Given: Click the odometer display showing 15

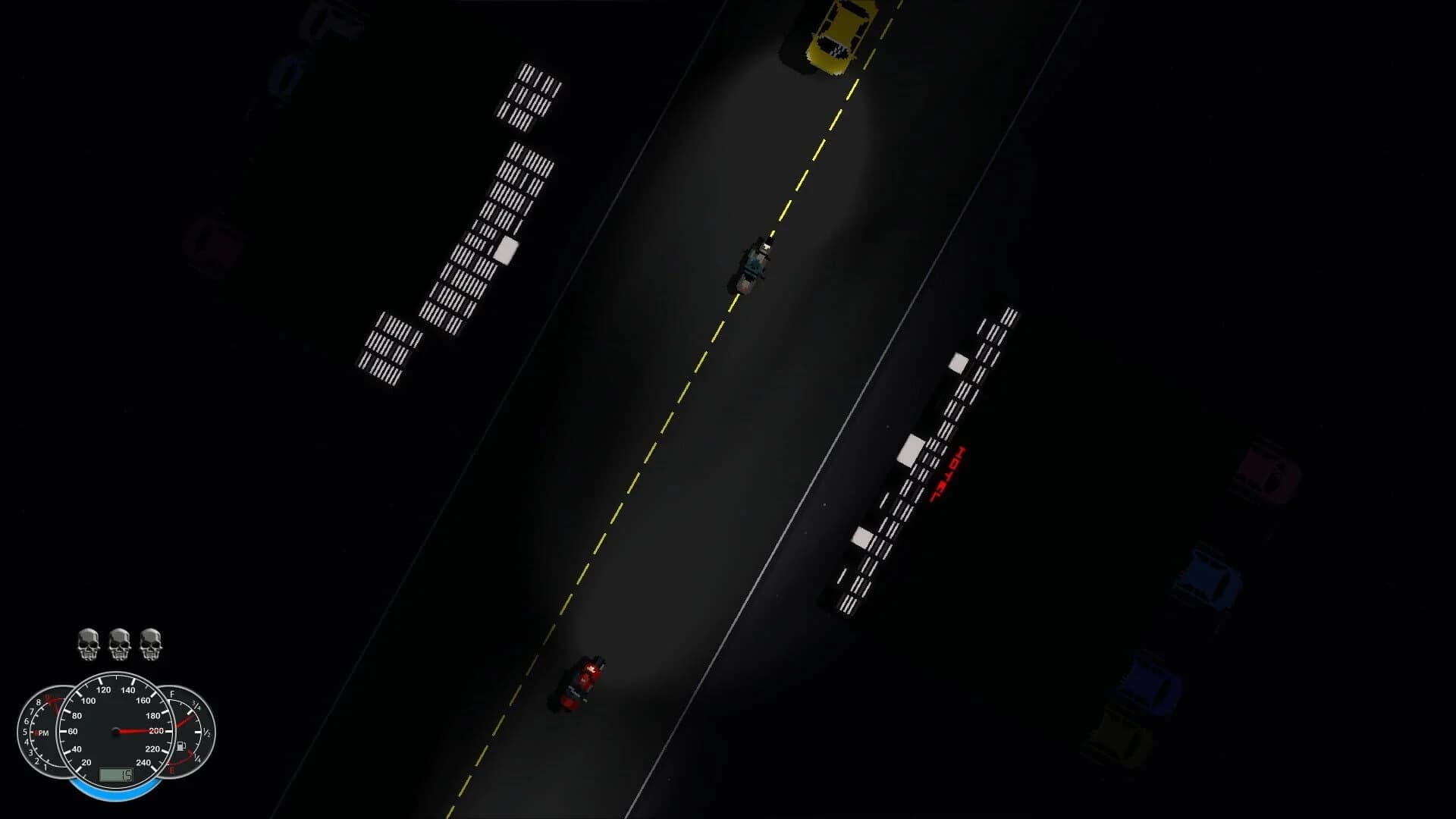Looking at the screenshot, I should coord(117,776).
